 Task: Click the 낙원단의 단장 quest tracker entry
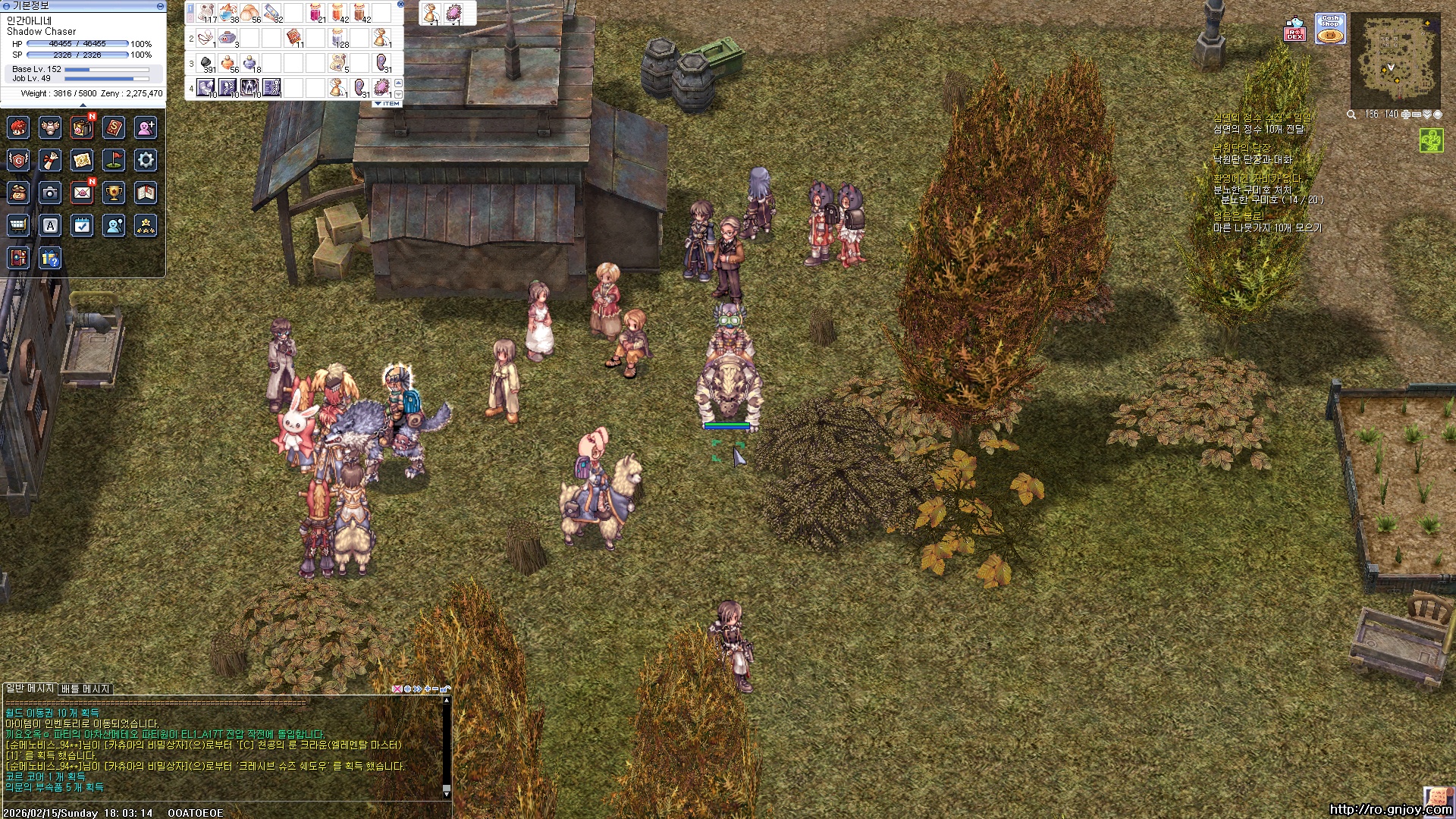[1241, 148]
